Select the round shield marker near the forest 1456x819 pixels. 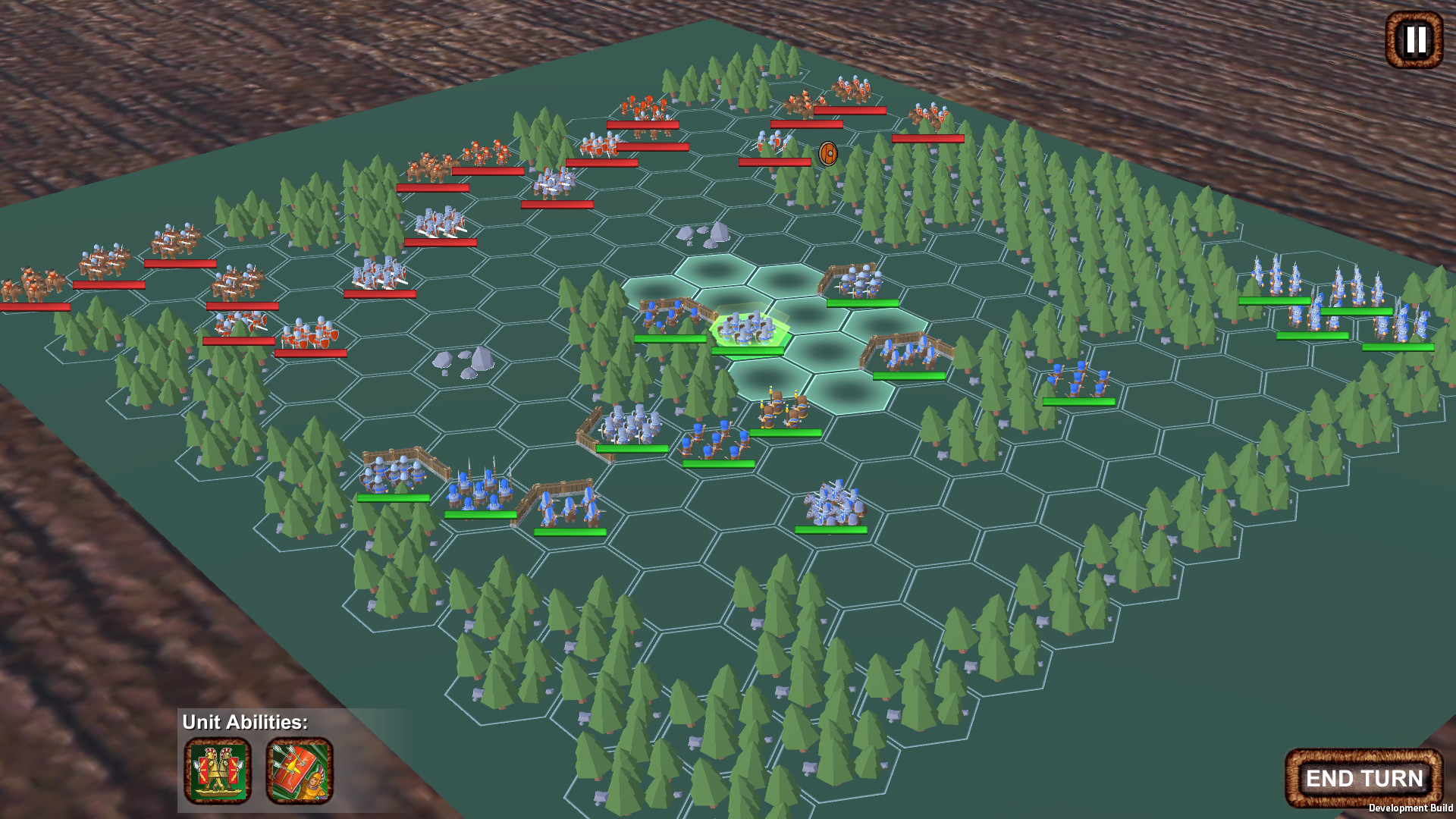click(827, 154)
